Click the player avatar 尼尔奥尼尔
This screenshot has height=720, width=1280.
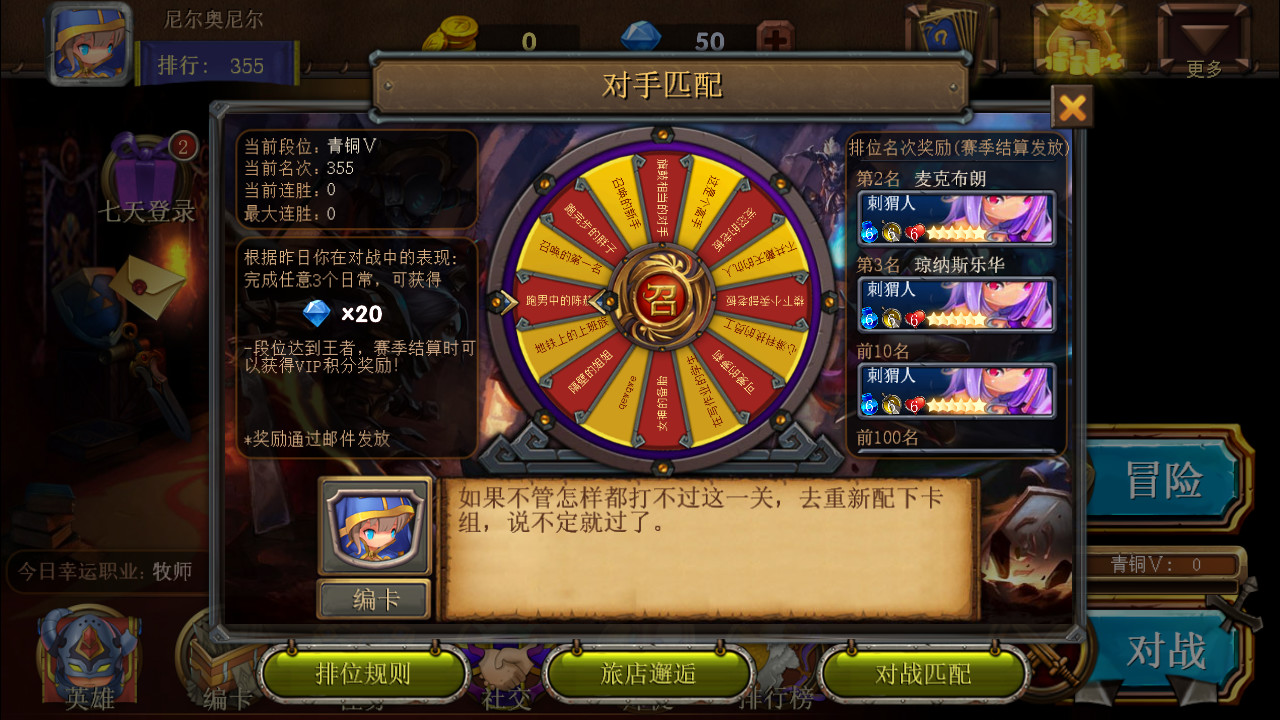pos(88,42)
